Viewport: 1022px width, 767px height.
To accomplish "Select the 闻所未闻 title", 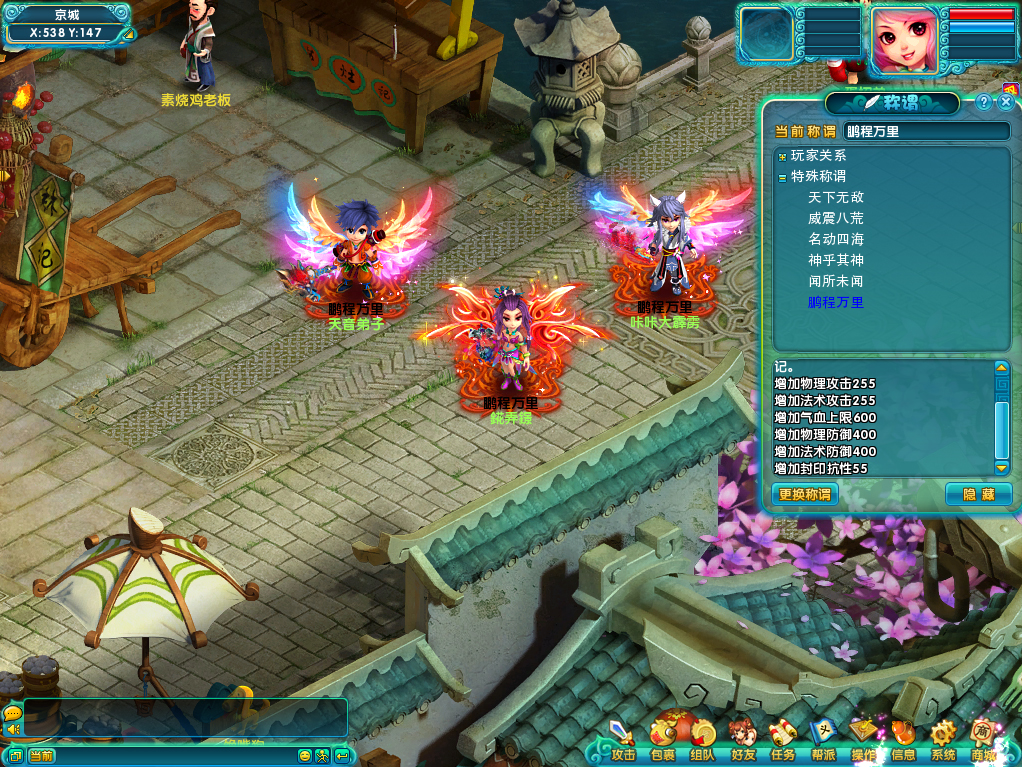I will 835,281.
